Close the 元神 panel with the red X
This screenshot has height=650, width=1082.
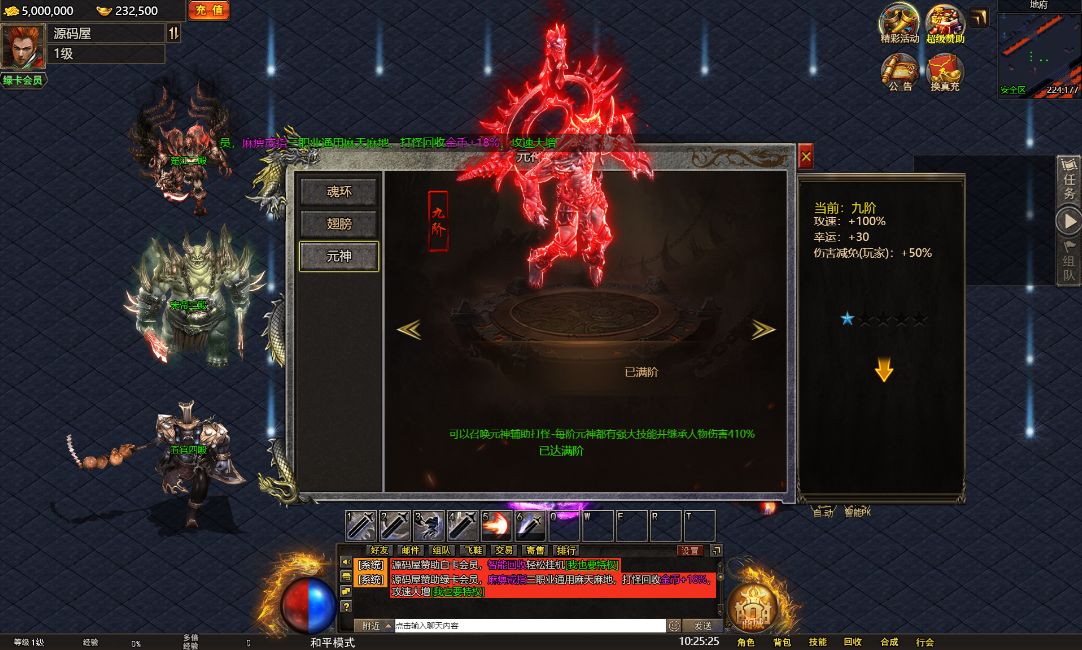[806, 156]
